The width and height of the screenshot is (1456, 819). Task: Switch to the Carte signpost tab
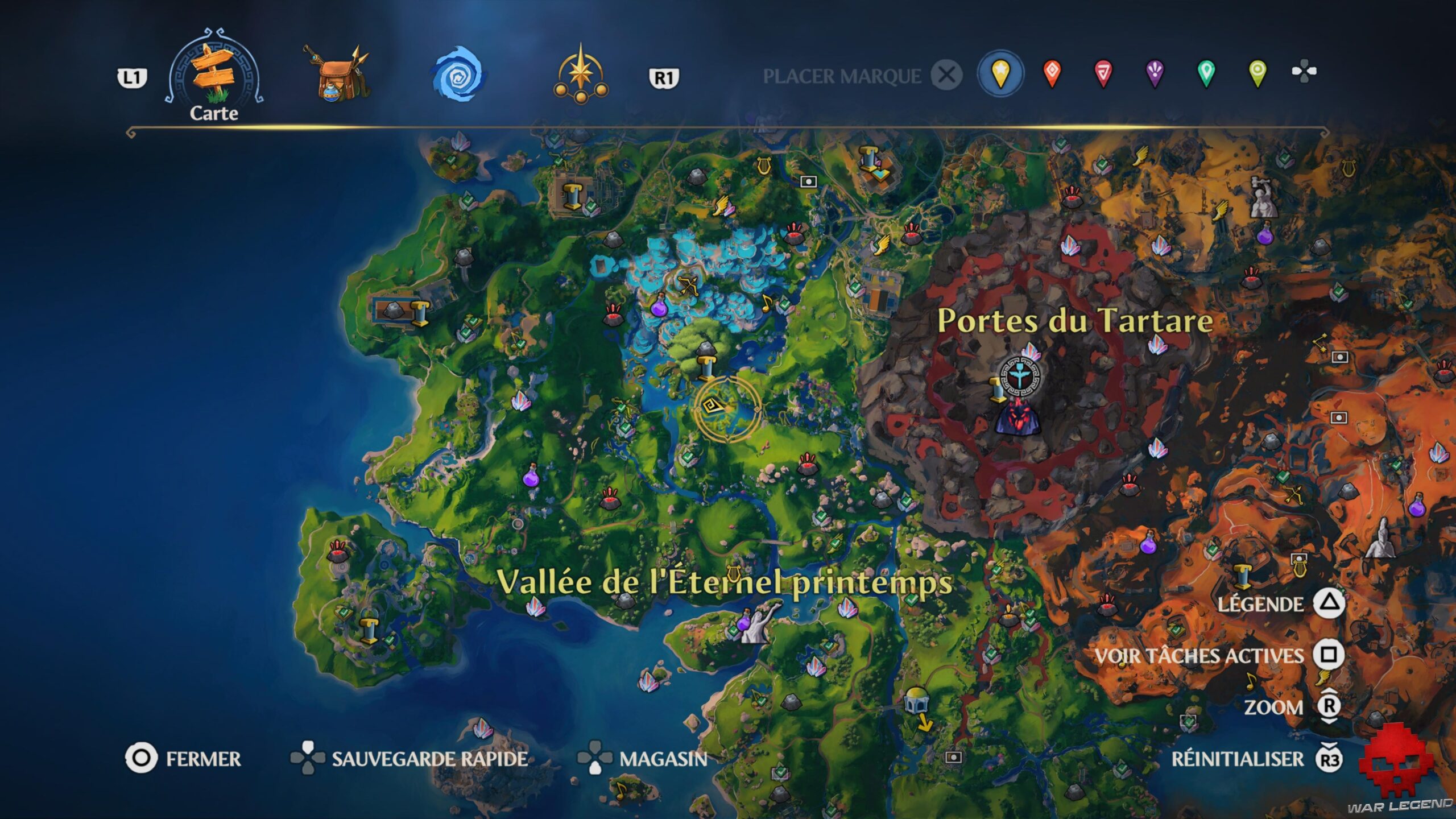[x=213, y=74]
